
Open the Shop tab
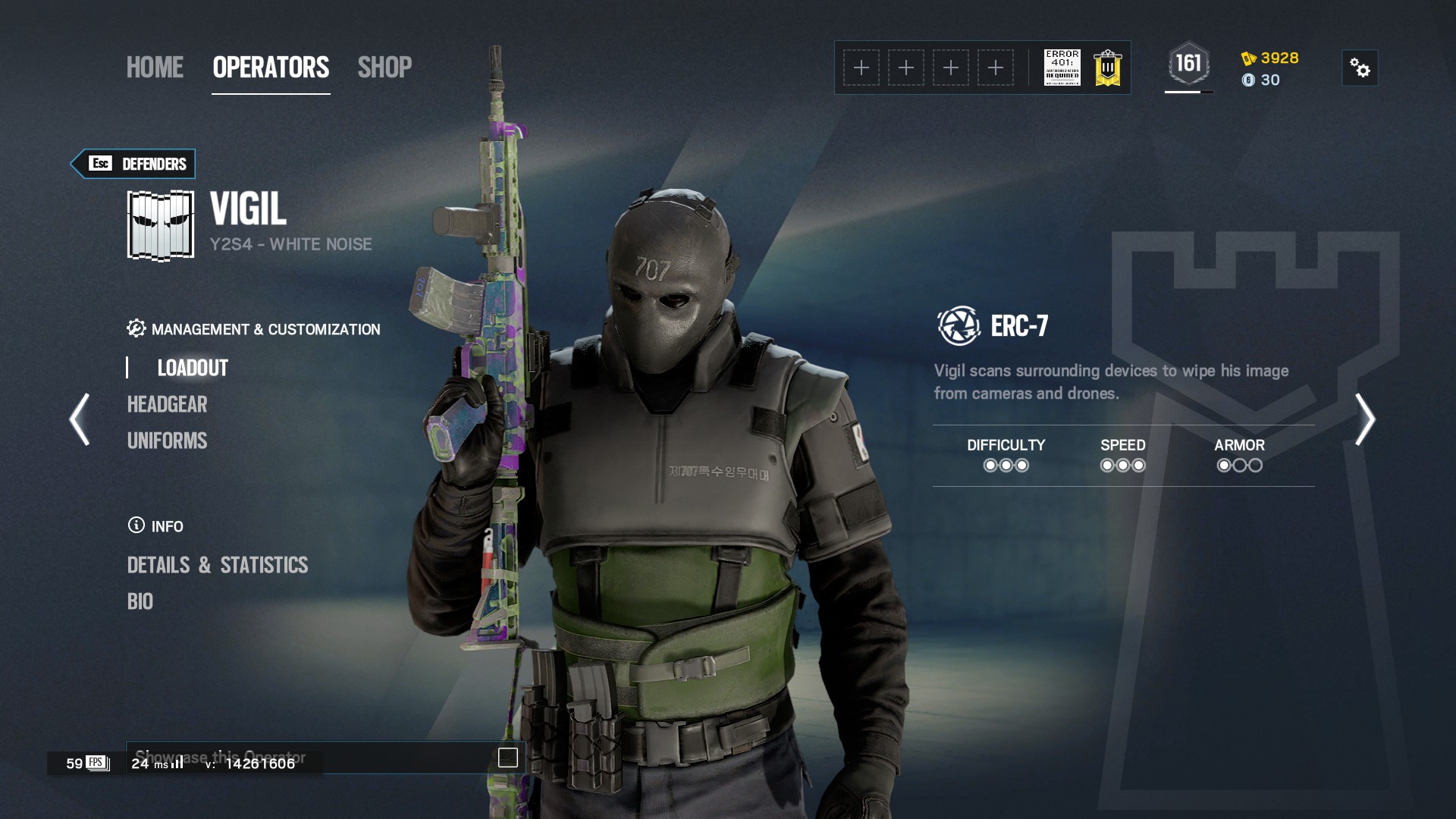pos(384,67)
